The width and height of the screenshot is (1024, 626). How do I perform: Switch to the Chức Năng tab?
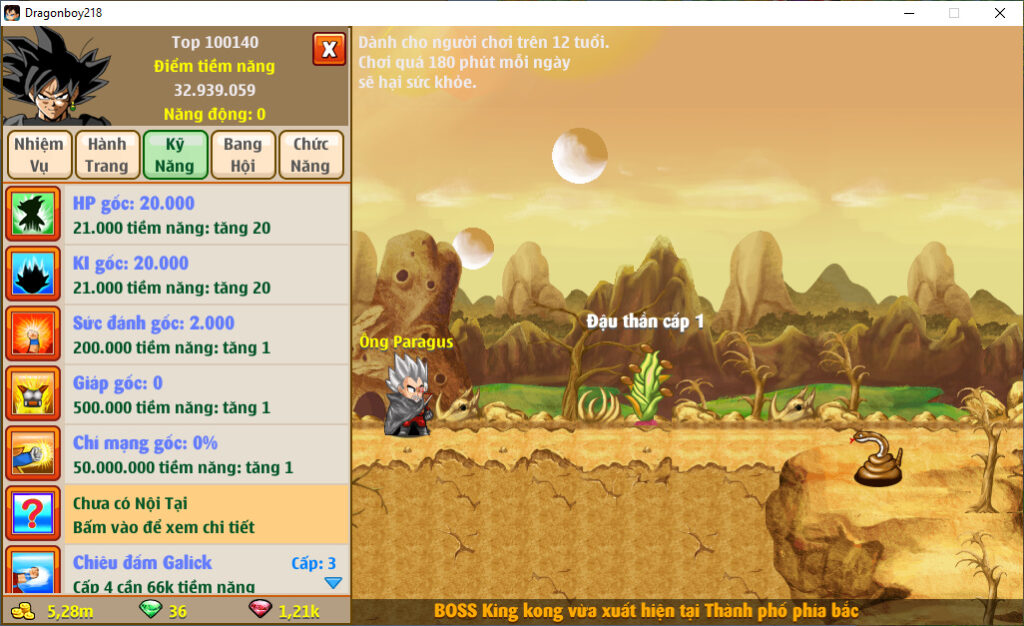[311, 155]
